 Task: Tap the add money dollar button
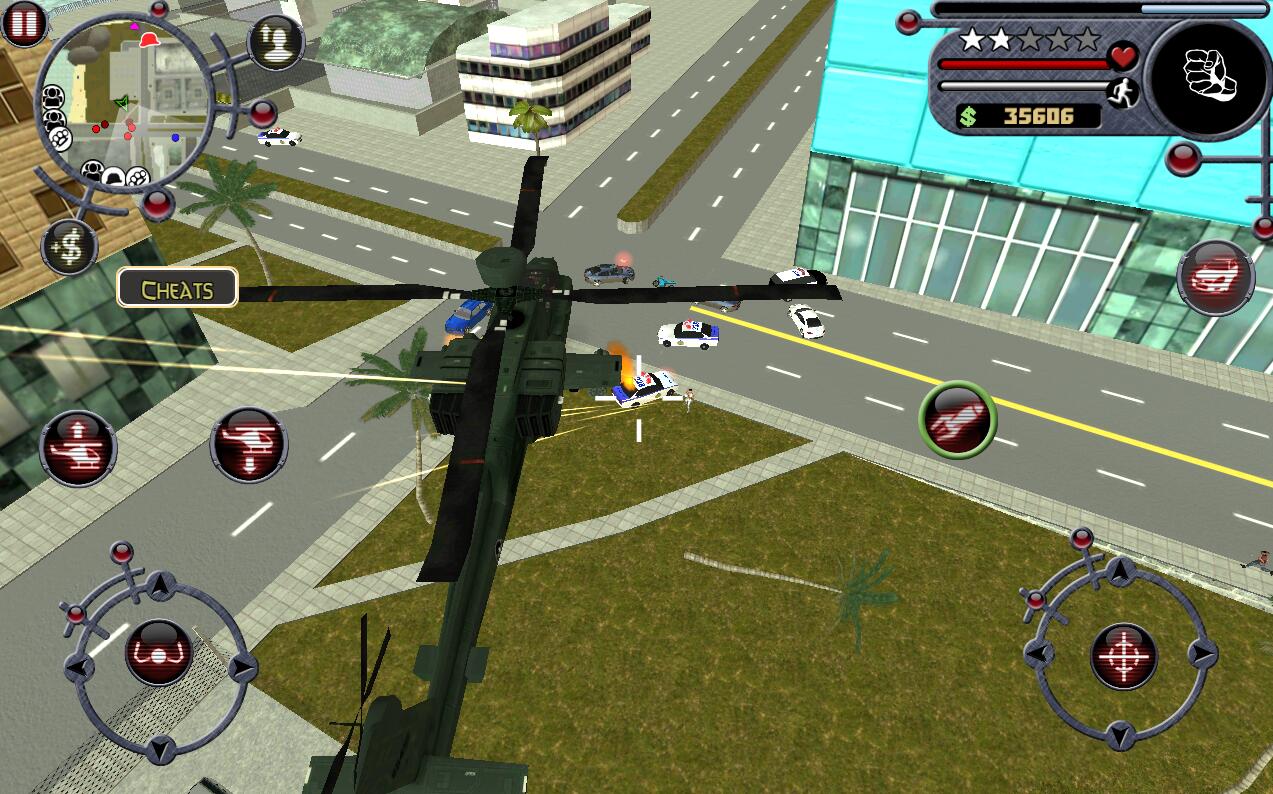(x=69, y=247)
